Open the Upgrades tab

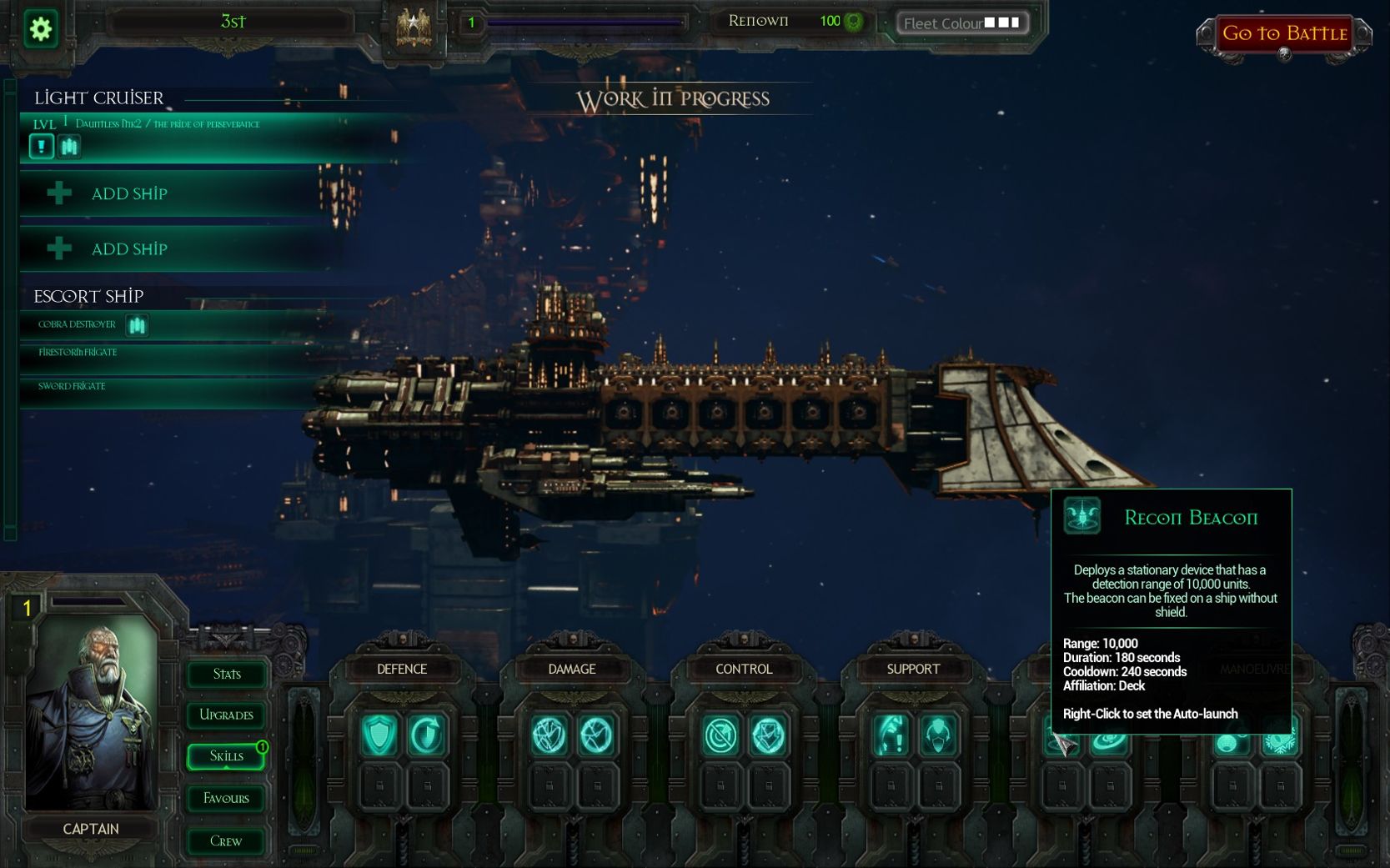(226, 715)
